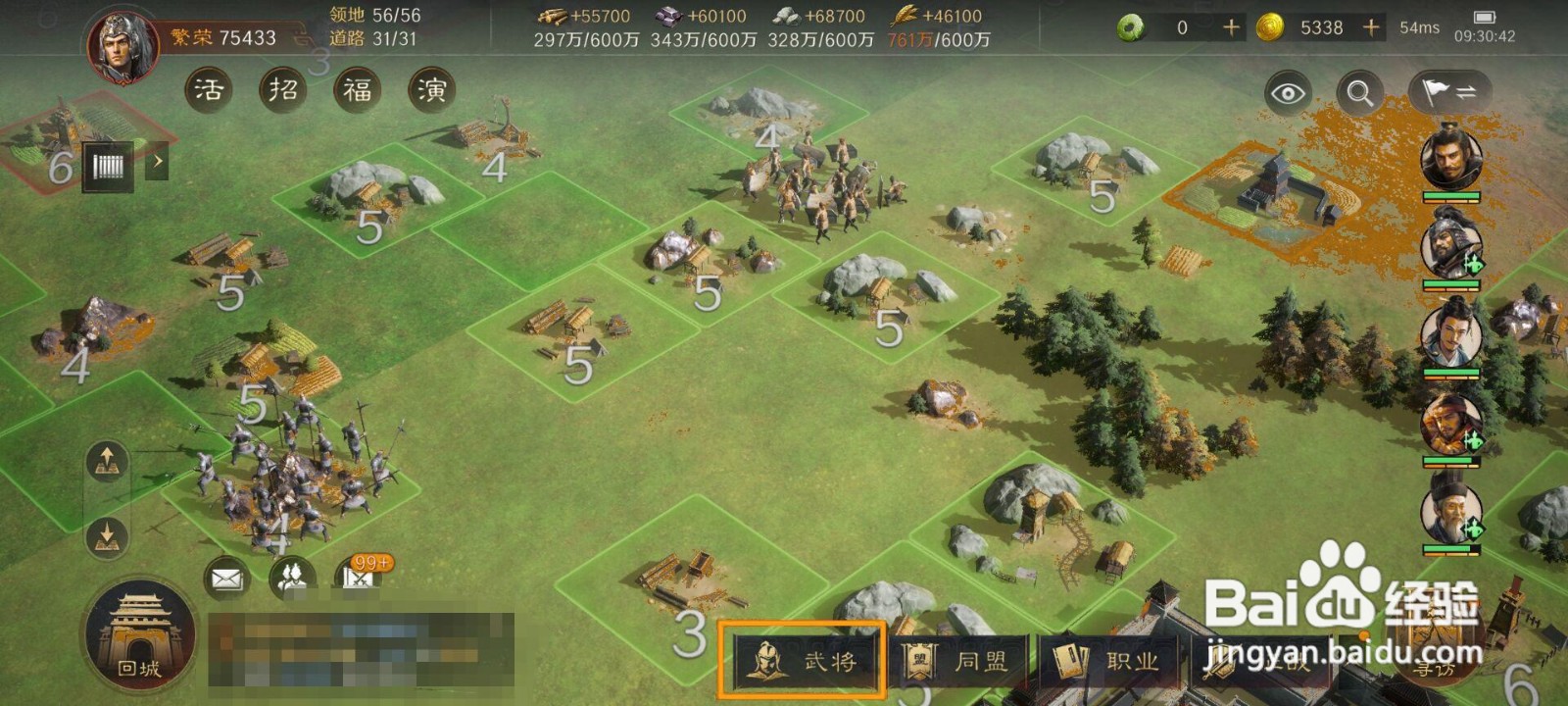Viewport: 1568px width, 706px height.
Task: Open the 福 welfare icon
Action: pos(357,90)
